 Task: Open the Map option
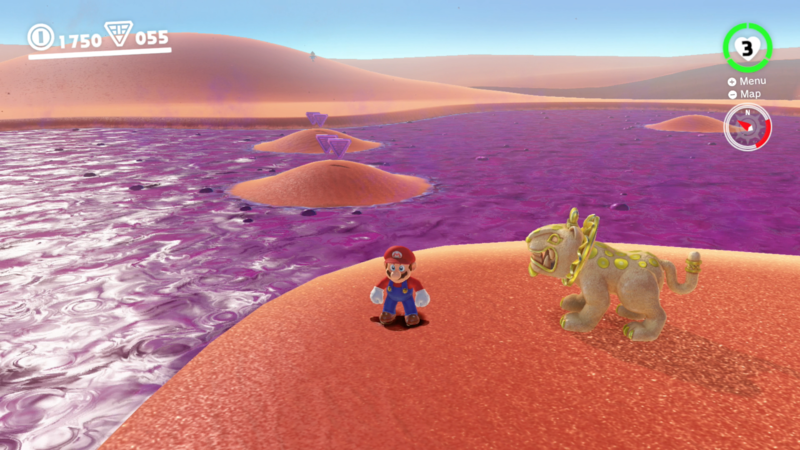click(x=747, y=94)
